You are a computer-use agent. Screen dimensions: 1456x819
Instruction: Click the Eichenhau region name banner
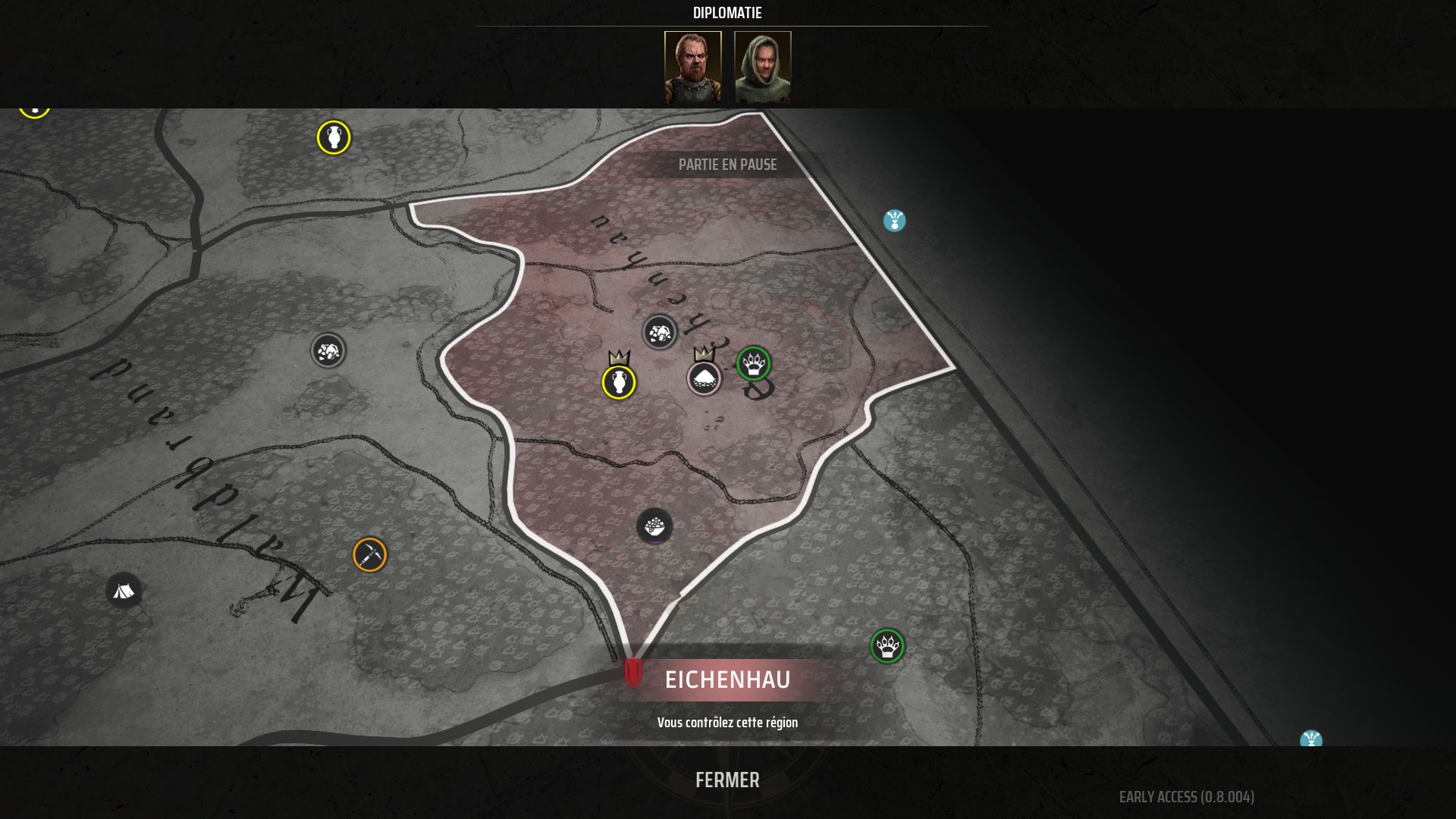[727, 679]
